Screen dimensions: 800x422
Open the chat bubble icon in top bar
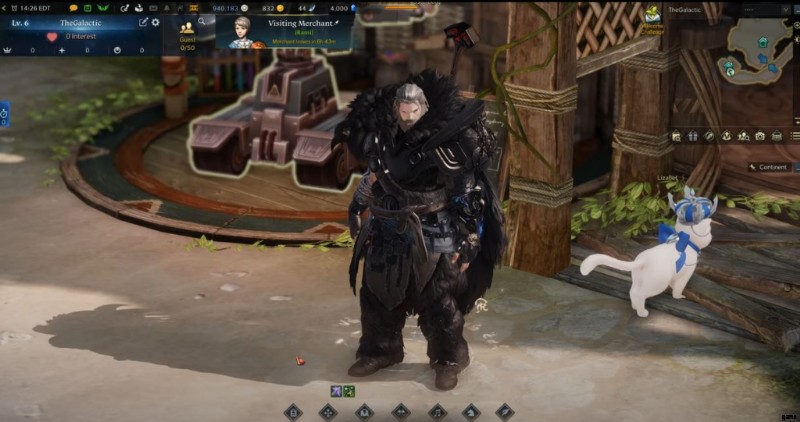coord(73,7)
